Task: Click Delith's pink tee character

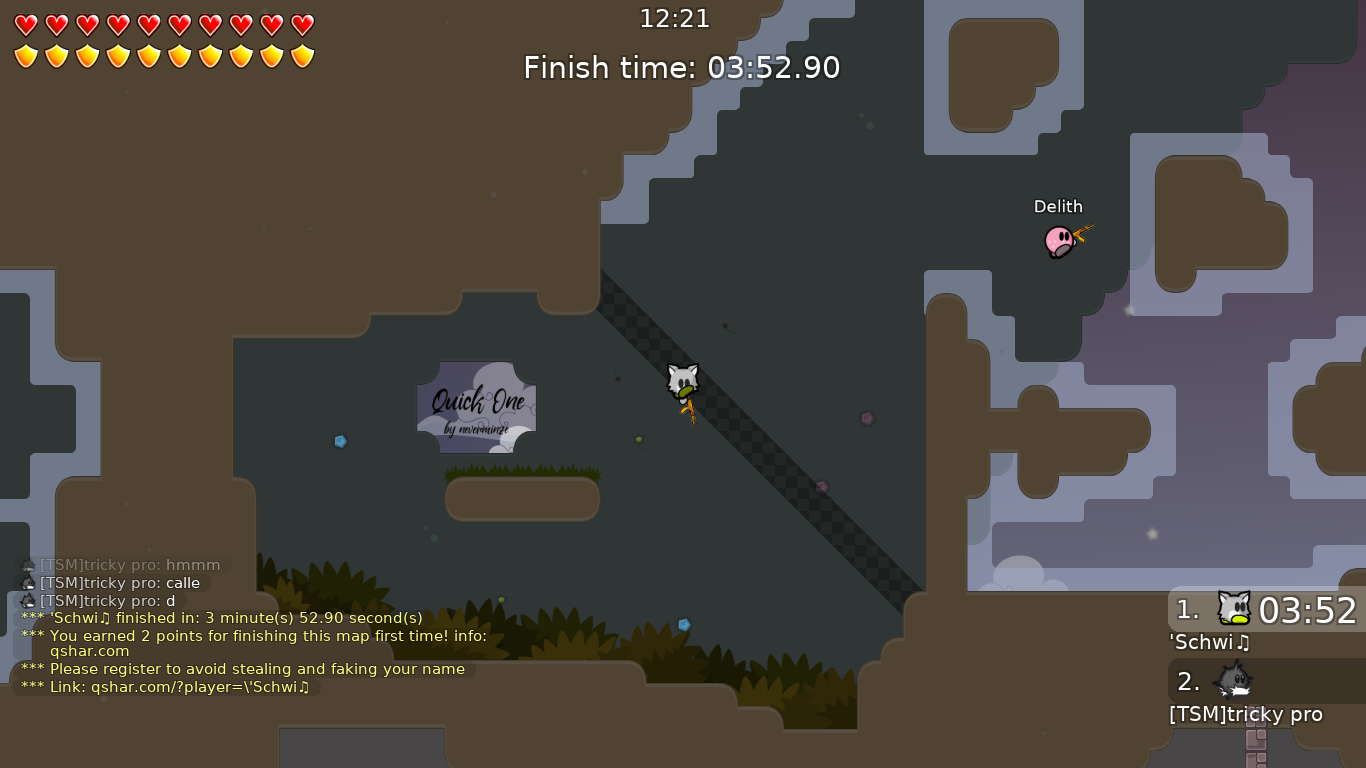Action: click(1059, 242)
